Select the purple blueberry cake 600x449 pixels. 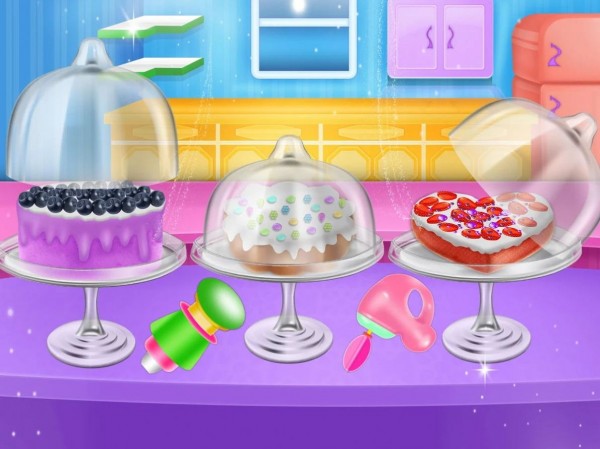90,228
